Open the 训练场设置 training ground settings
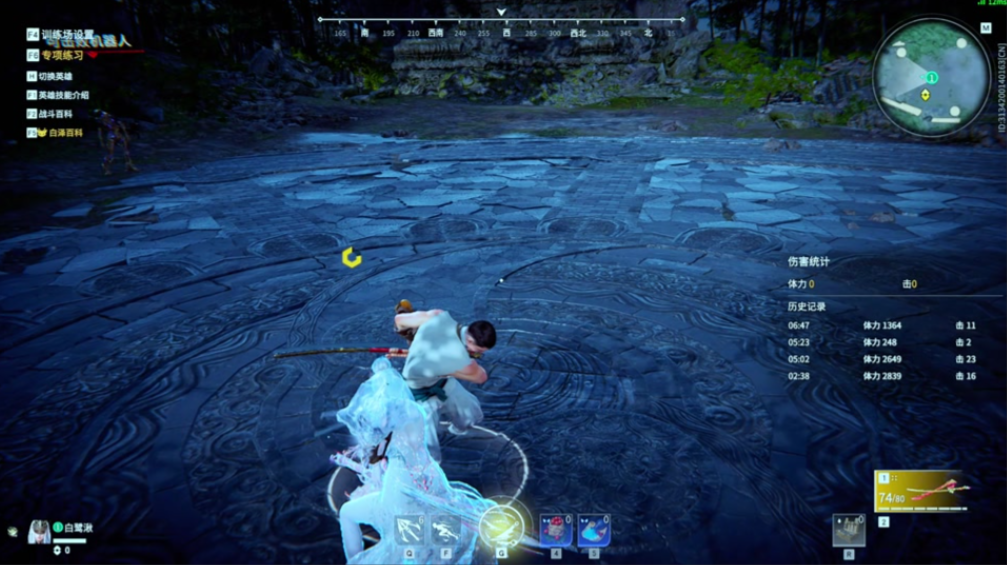 [x=66, y=34]
